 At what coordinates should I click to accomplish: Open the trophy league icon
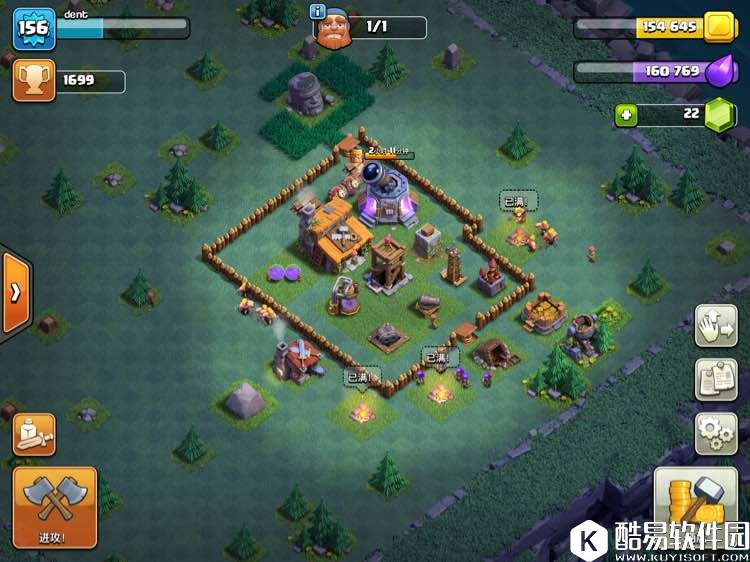(x=33, y=81)
